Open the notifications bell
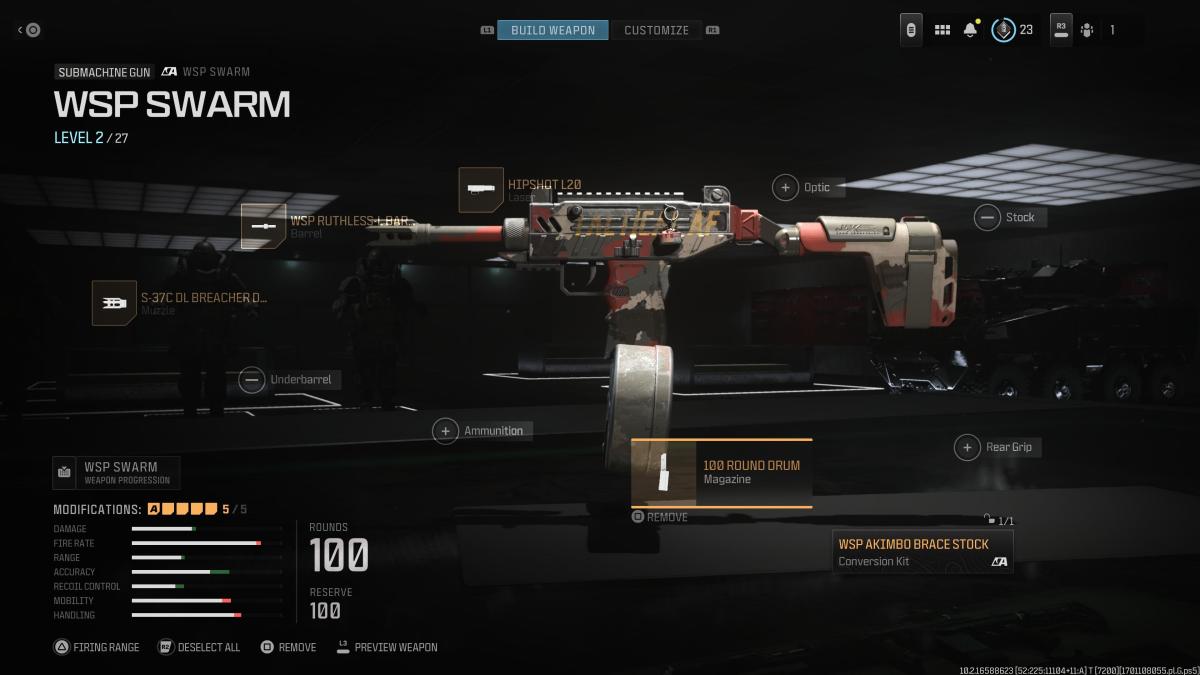 [x=970, y=30]
